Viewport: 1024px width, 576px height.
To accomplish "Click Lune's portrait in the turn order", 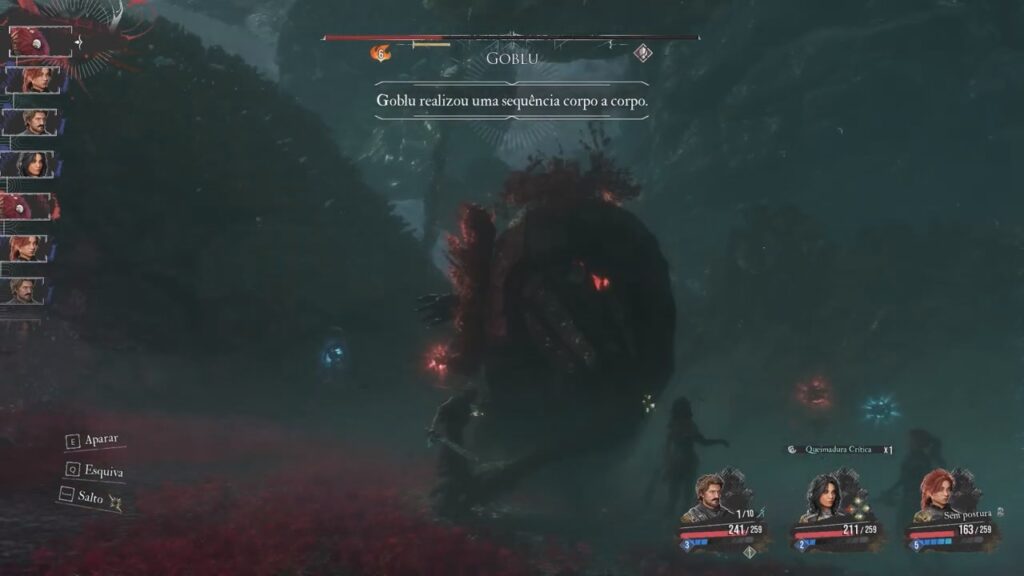I will coord(33,164).
